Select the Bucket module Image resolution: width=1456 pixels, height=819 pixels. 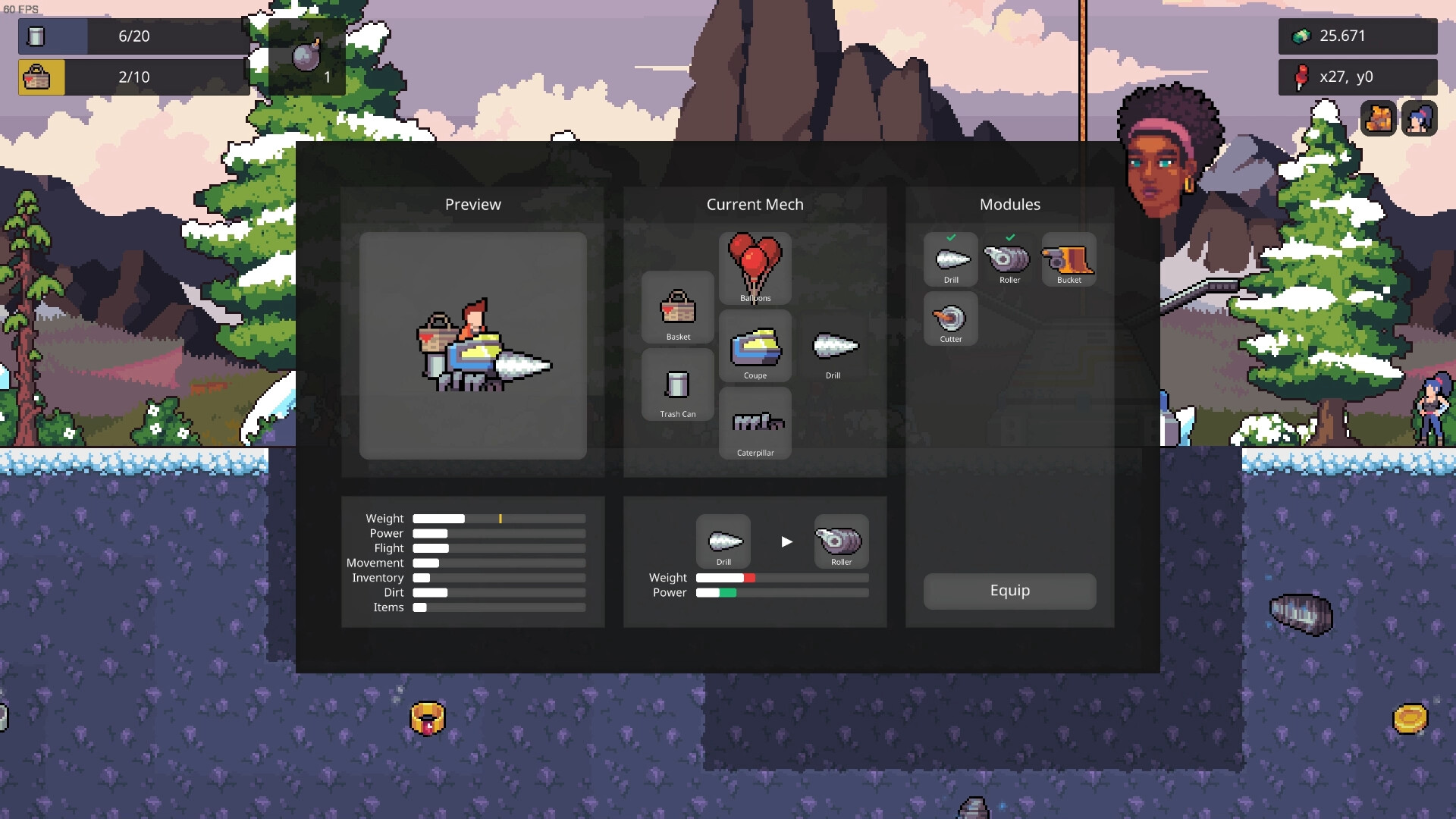click(1068, 259)
